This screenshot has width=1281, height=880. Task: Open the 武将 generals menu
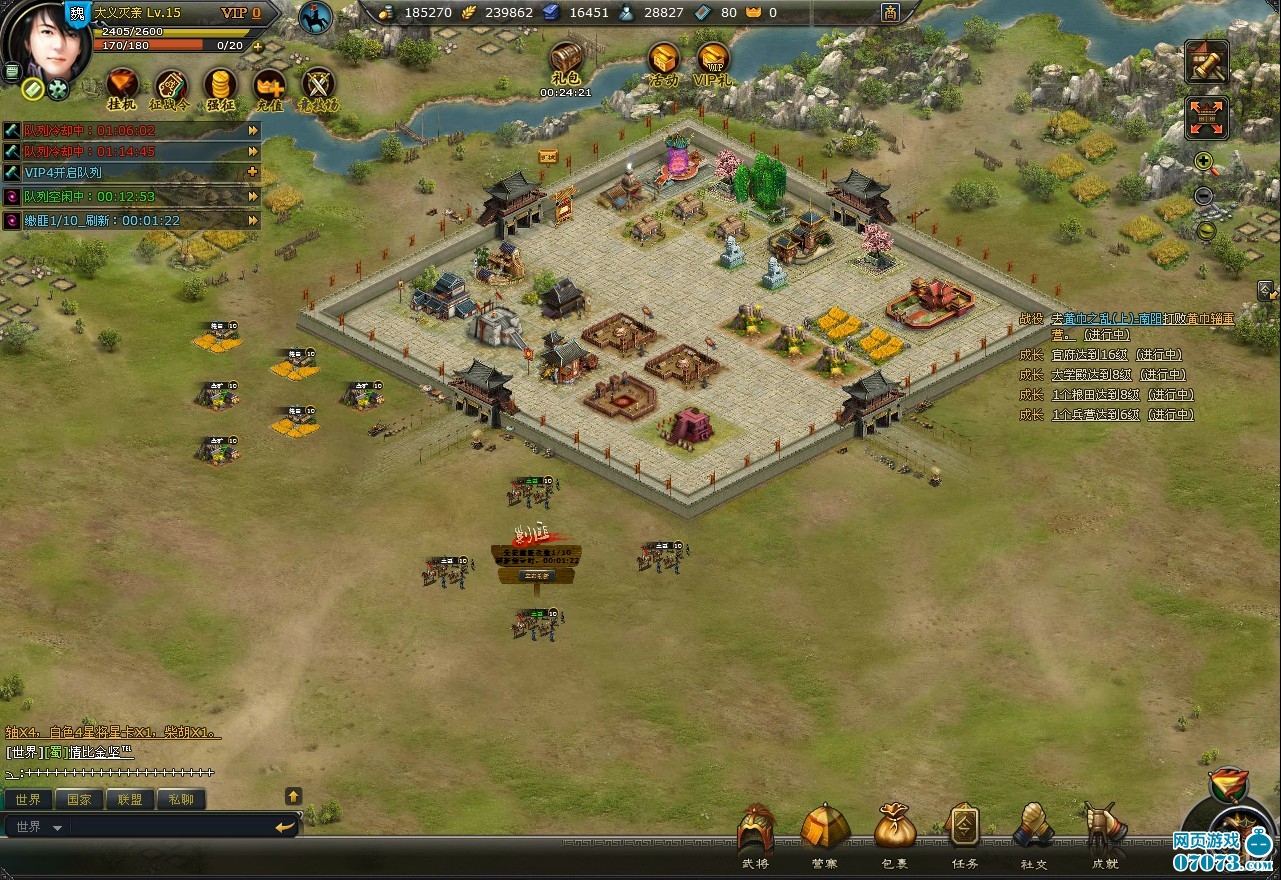point(756,828)
